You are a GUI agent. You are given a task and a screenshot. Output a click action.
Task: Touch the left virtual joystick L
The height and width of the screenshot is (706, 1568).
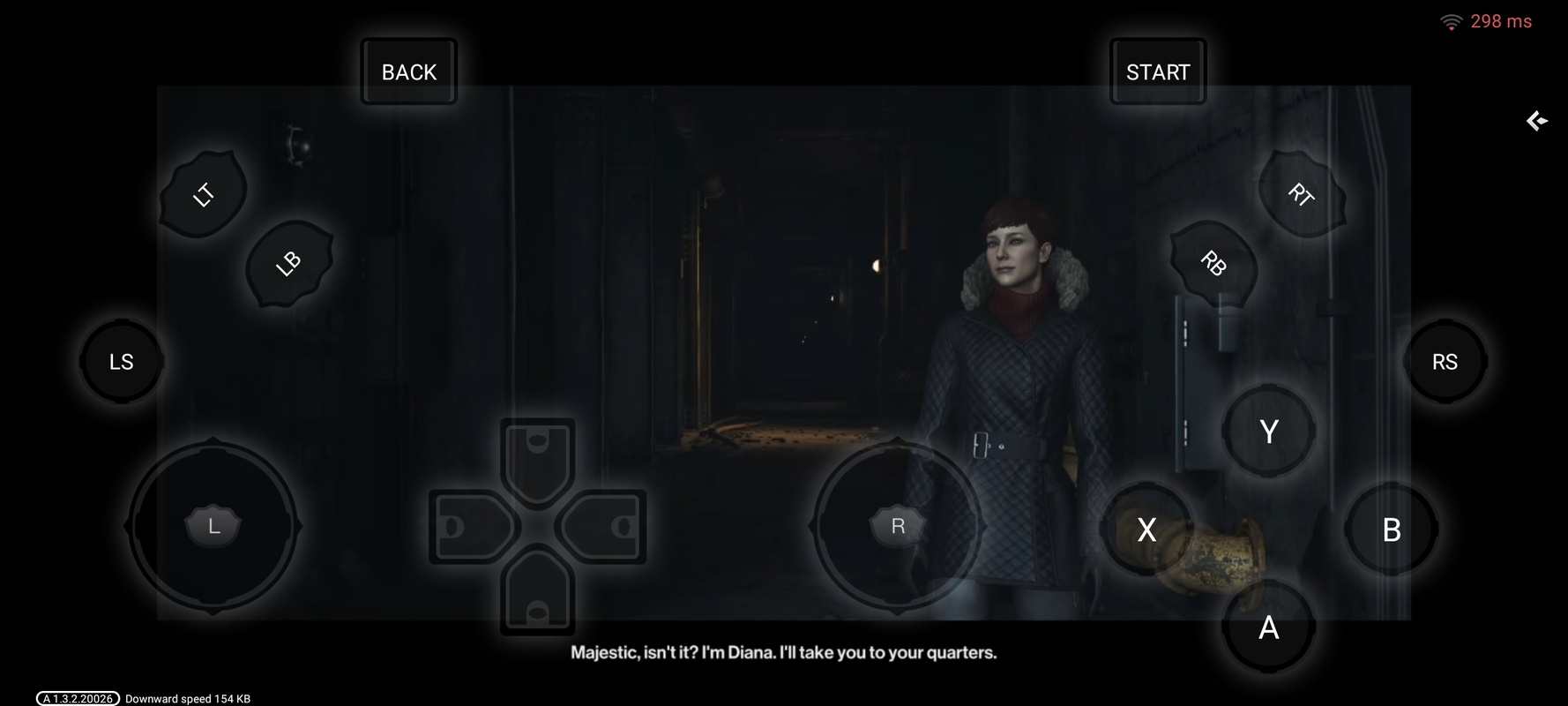coord(213,527)
